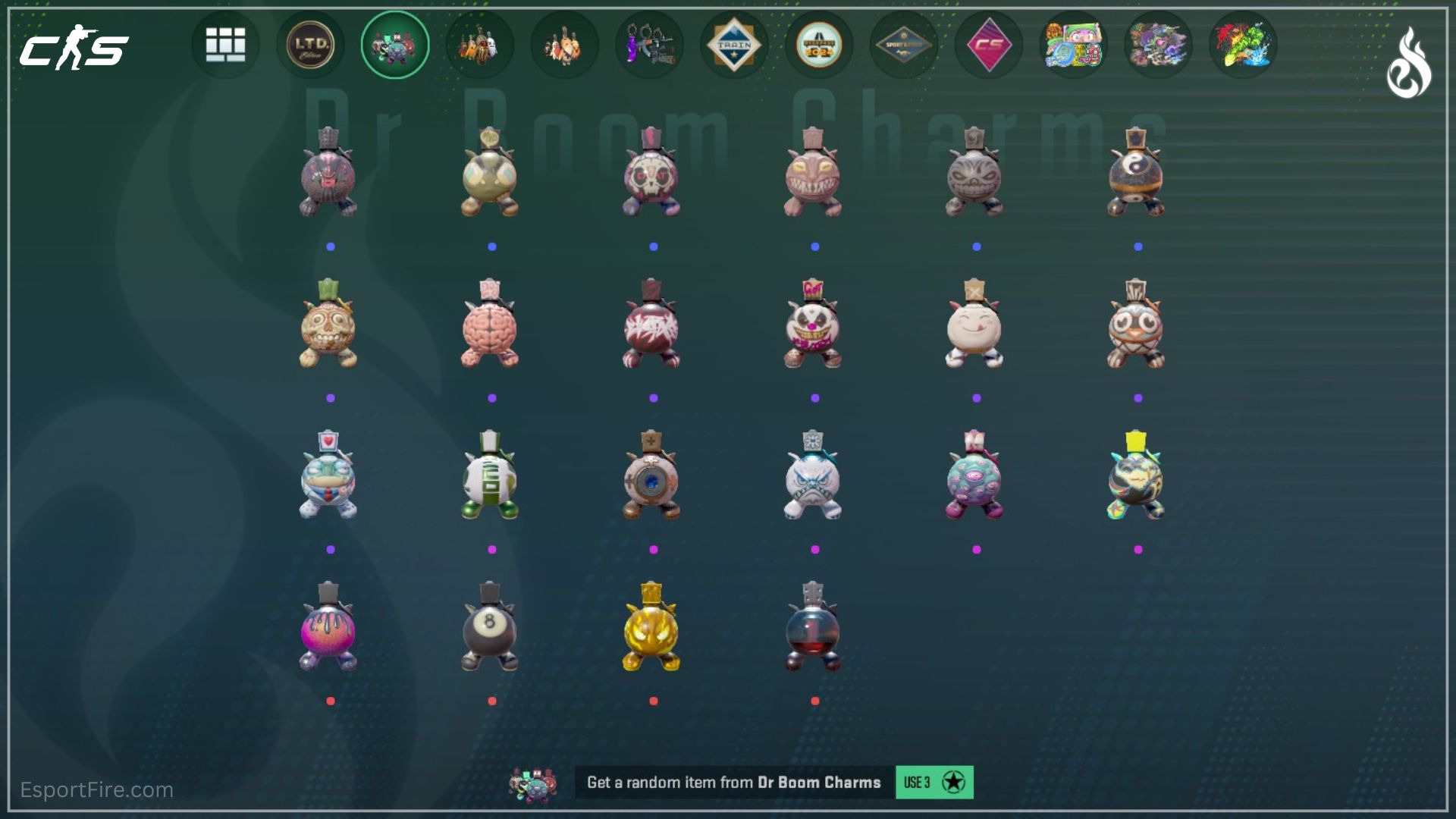Open the rightmost dragon sticker capsule

pos(1243,45)
